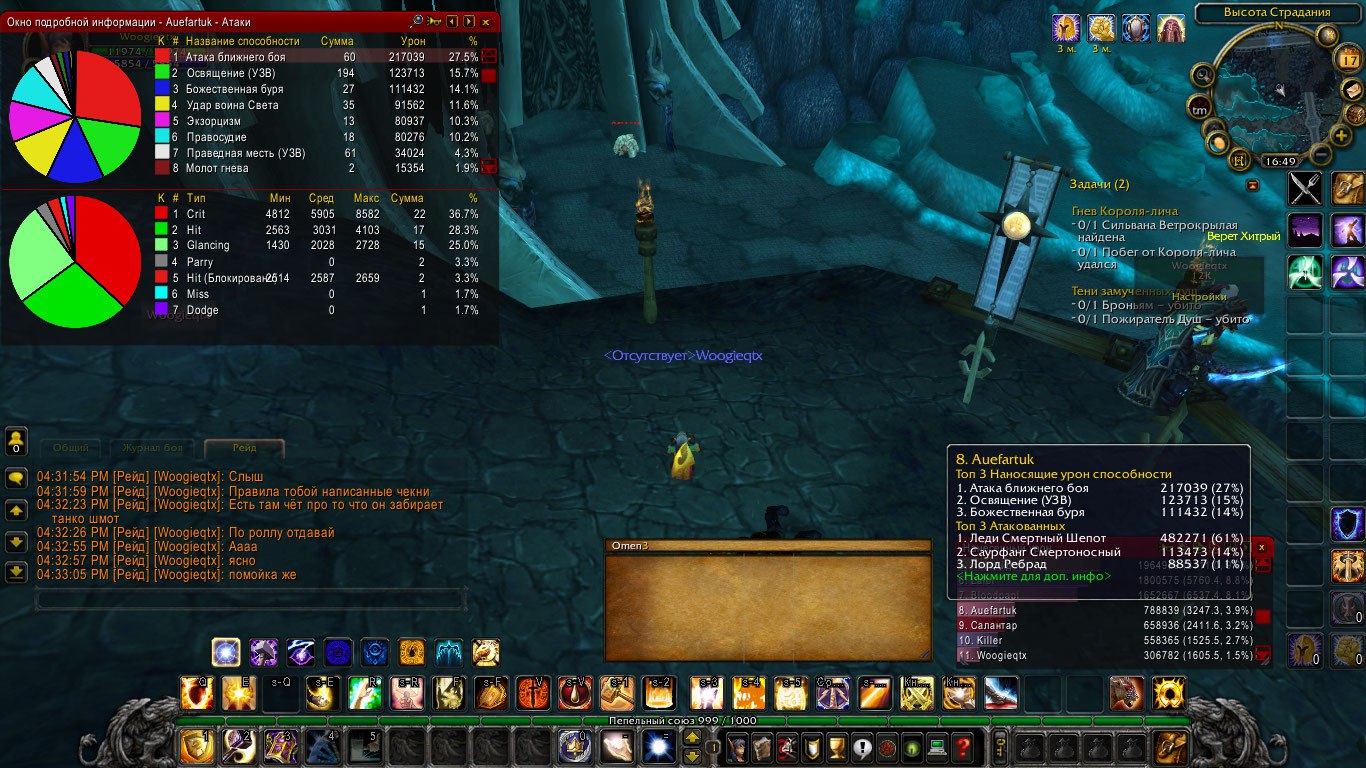The image size is (1366, 768).
Task: Open the help red question mark button
Action: coord(962,747)
